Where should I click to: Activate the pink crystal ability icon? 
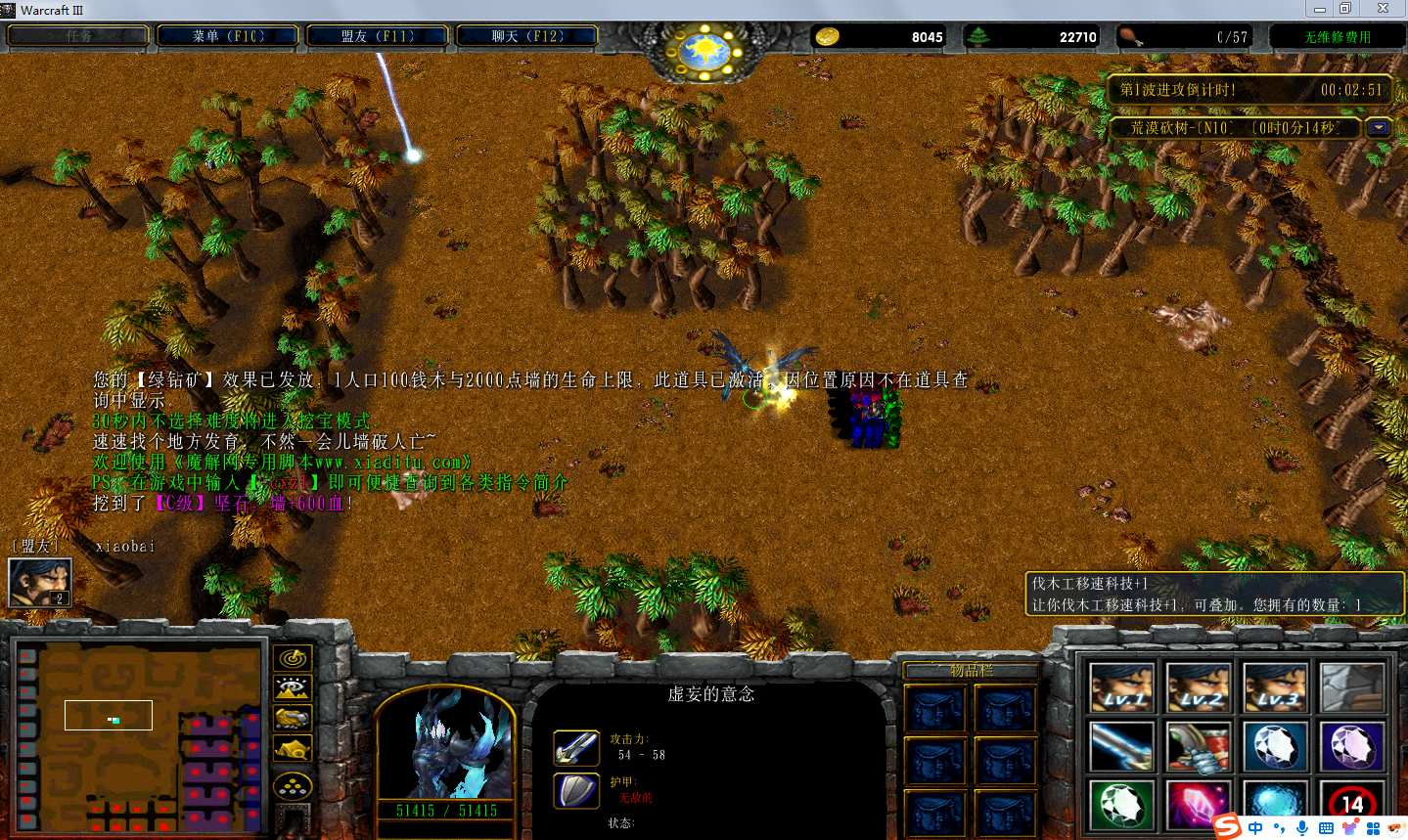tap(1199, 806)
